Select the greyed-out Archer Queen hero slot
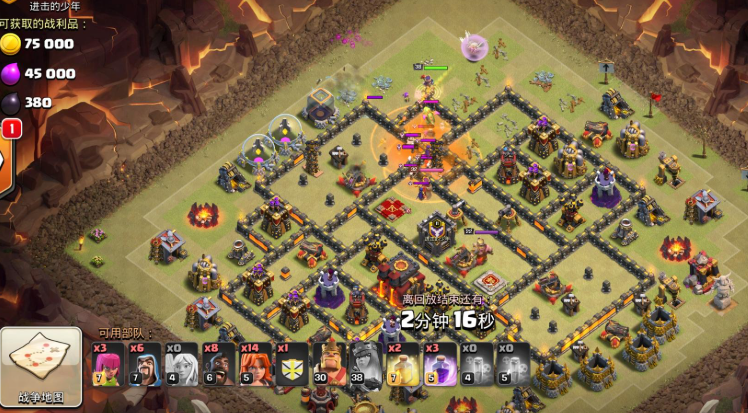The height and width of the screenshot is (413, 748). point(366,364)
